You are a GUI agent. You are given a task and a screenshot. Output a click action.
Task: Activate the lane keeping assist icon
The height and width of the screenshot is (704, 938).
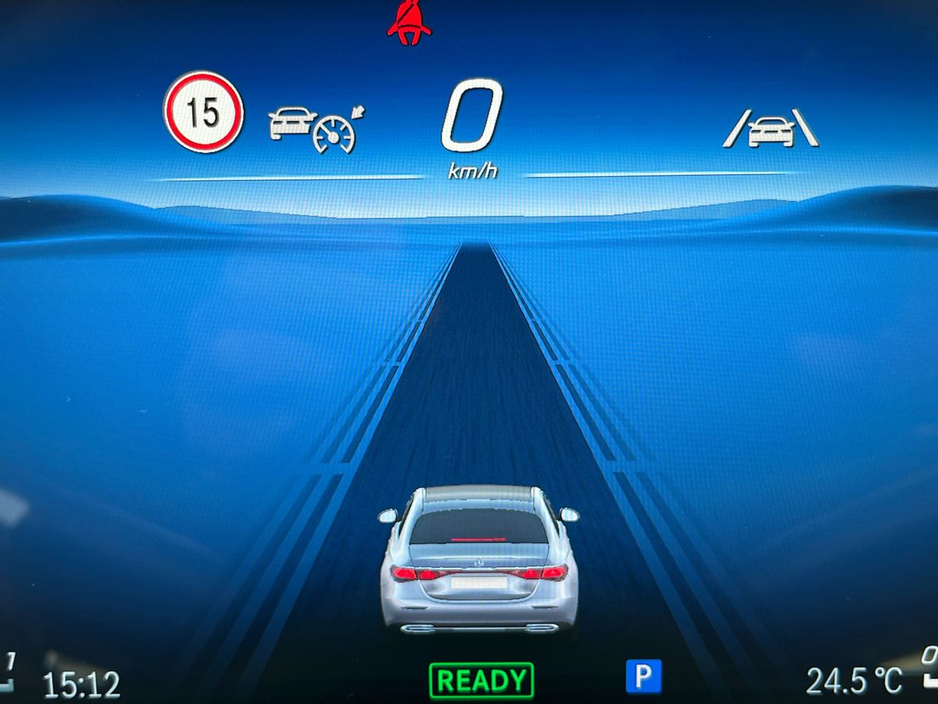[x=770, y=130]
